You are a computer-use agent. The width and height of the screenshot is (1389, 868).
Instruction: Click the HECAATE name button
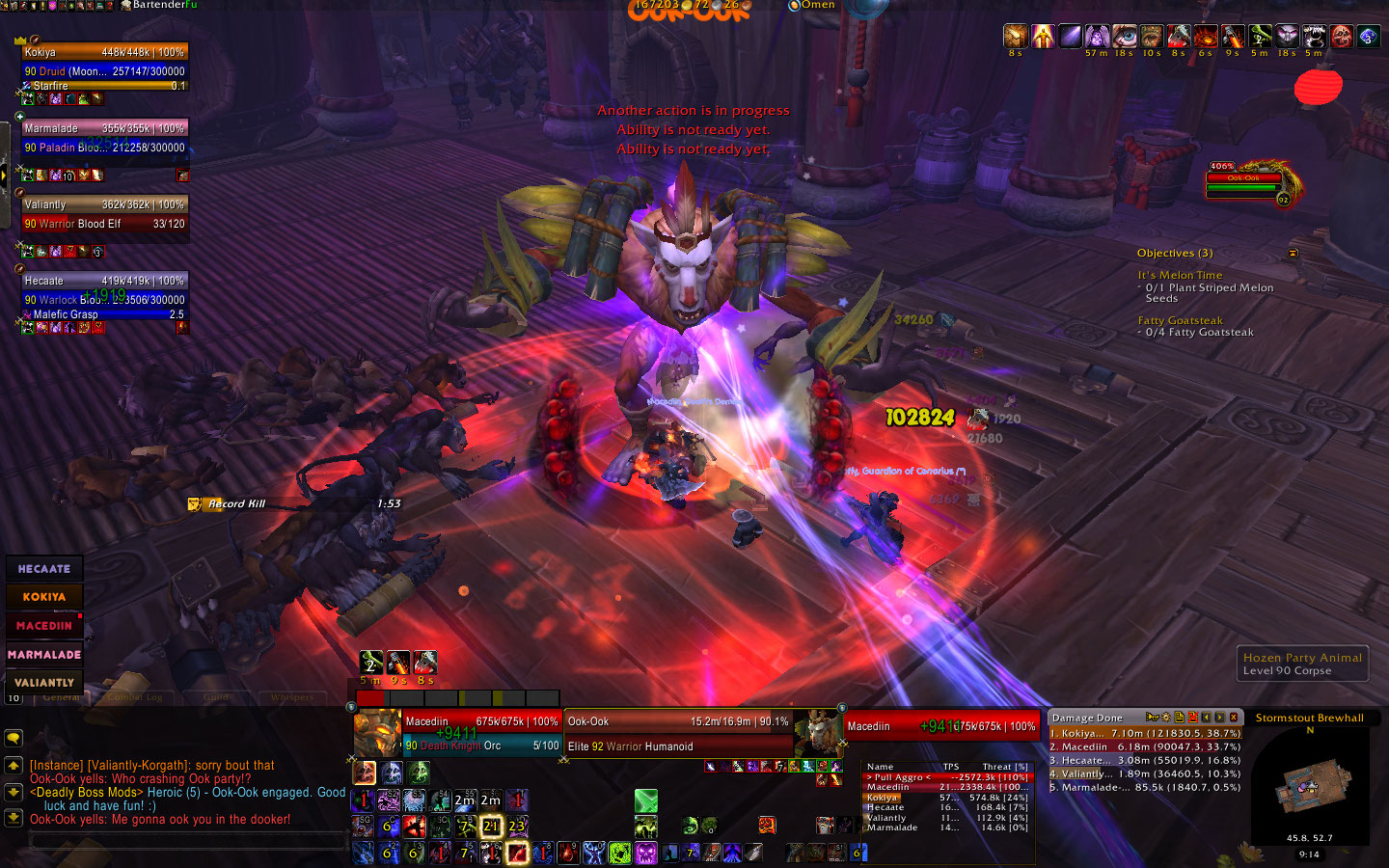[x=44, y=569]
